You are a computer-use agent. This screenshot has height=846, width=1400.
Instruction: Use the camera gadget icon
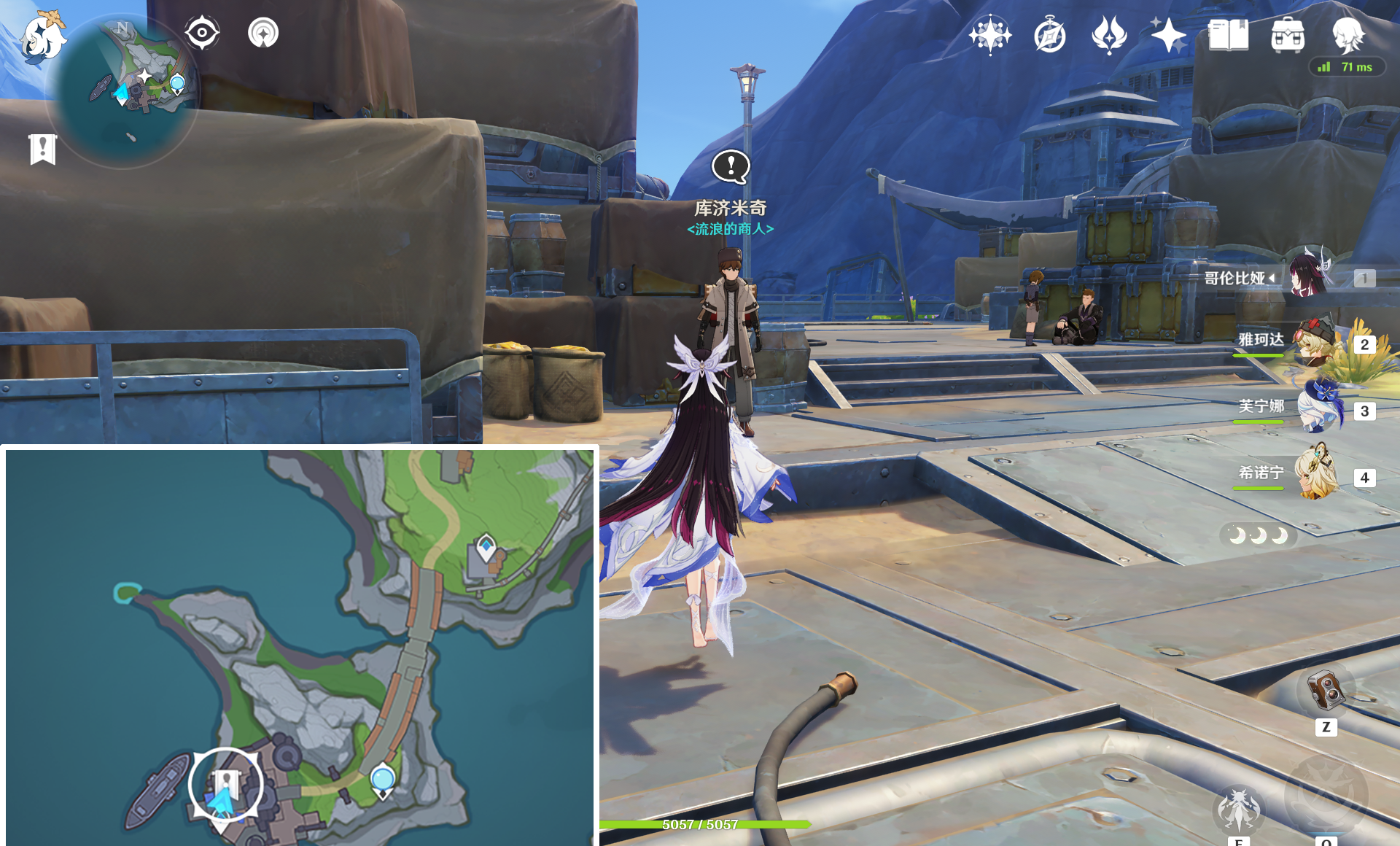point(1326,689)
